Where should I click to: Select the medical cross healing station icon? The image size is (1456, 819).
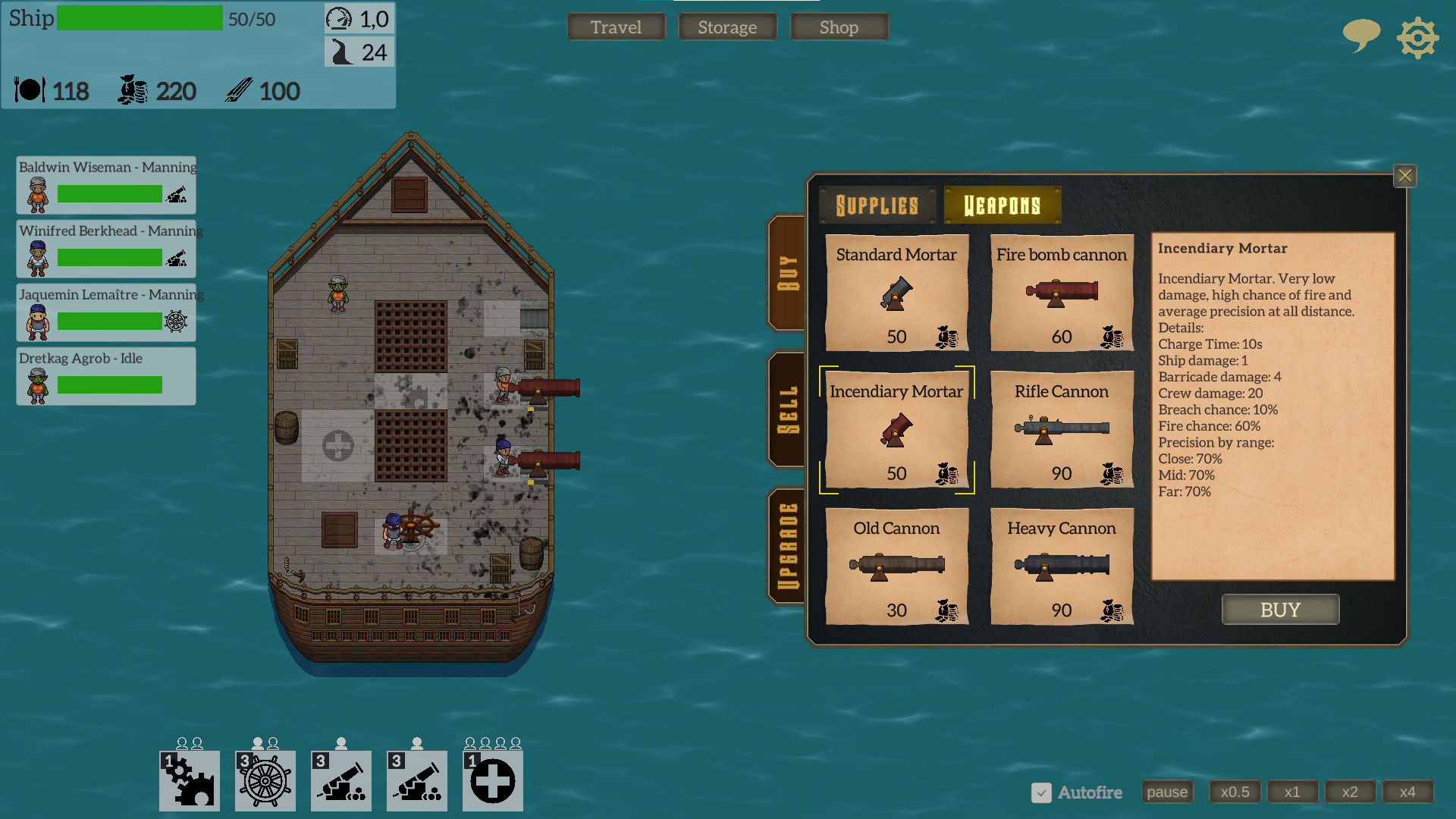point(492,780)
